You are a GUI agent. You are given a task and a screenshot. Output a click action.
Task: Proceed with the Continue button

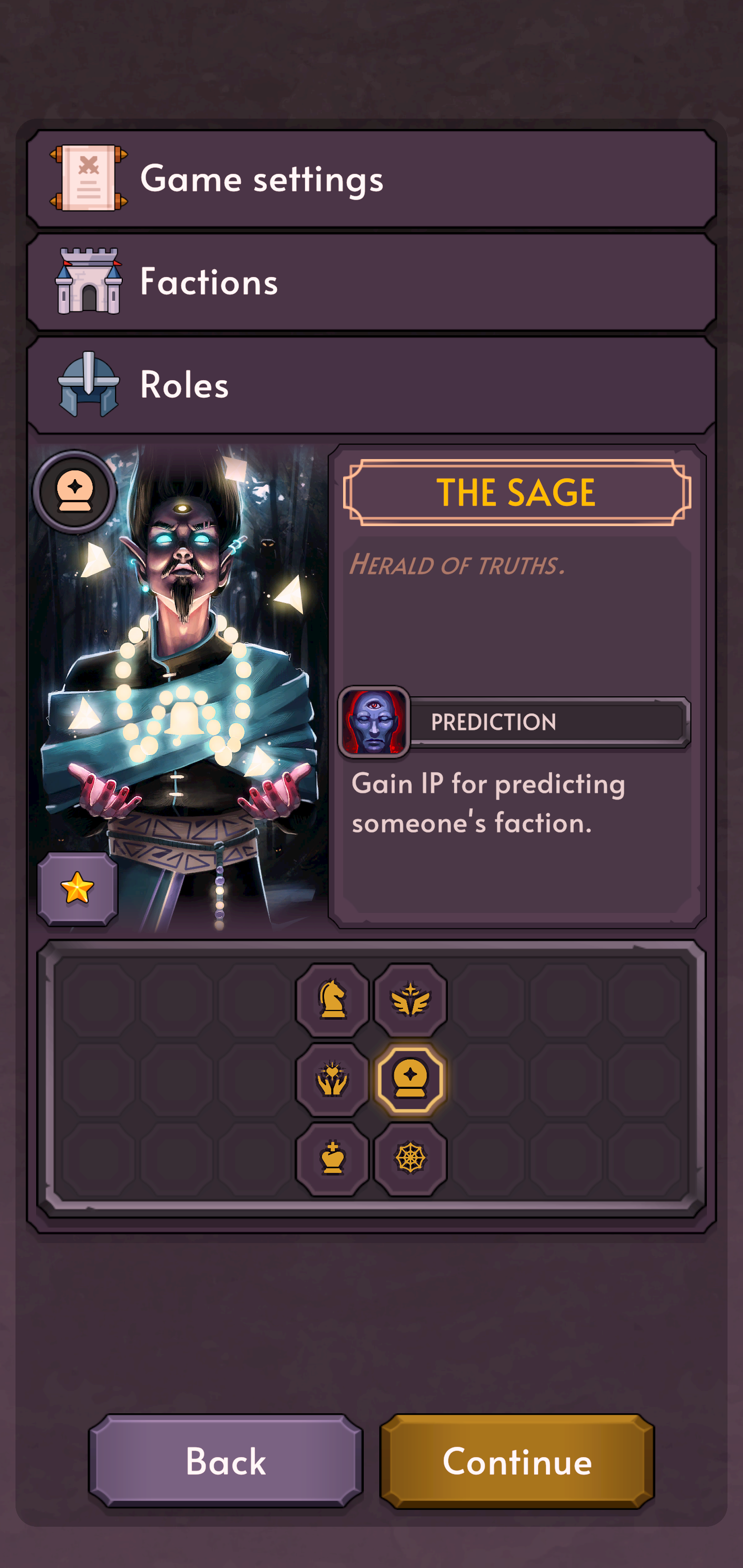click(x=517, y=1461)
